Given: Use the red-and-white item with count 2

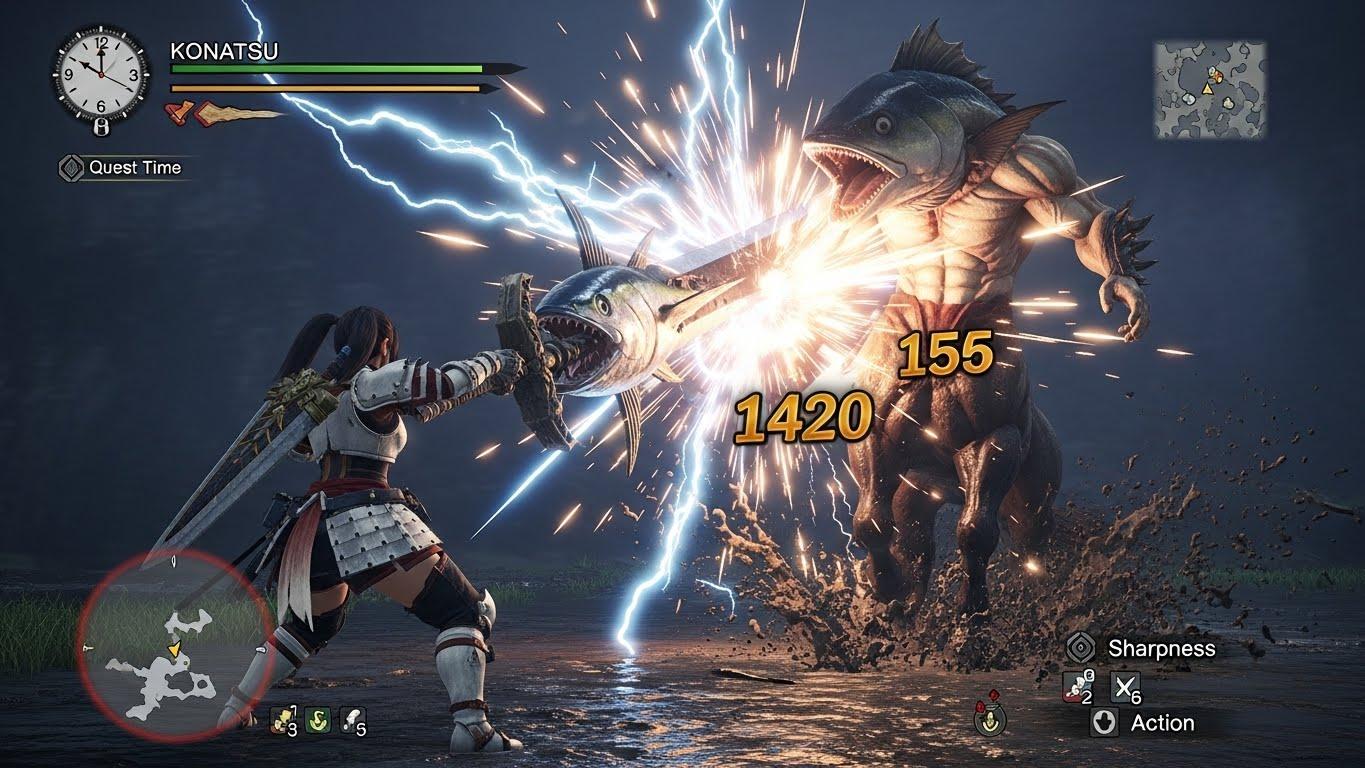Looking at the screenshot, I should (x=1079, y=686).
